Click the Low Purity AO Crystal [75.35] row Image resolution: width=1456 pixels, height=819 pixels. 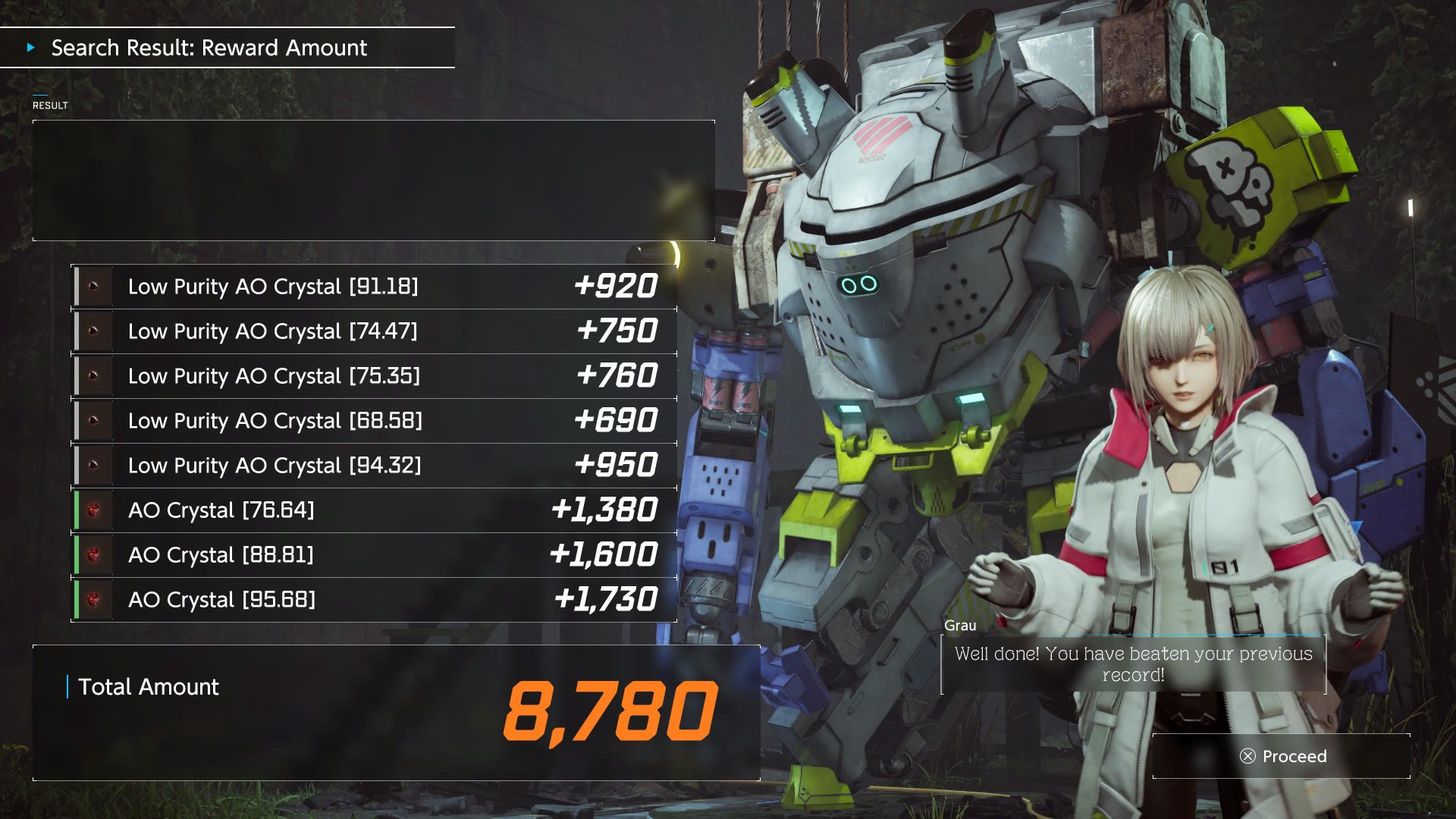375,376
